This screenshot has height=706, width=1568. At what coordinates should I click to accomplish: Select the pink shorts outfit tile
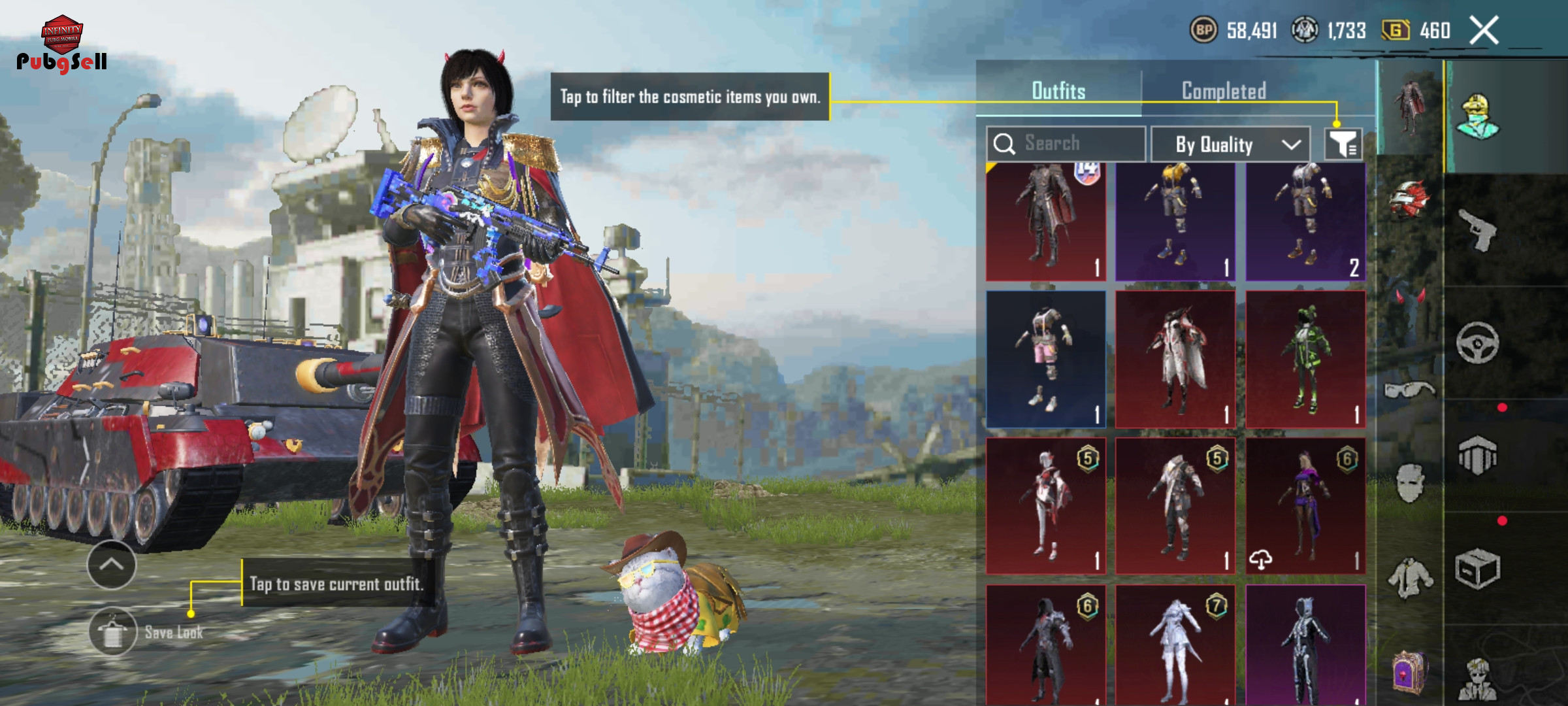[x=1045, y=360]
